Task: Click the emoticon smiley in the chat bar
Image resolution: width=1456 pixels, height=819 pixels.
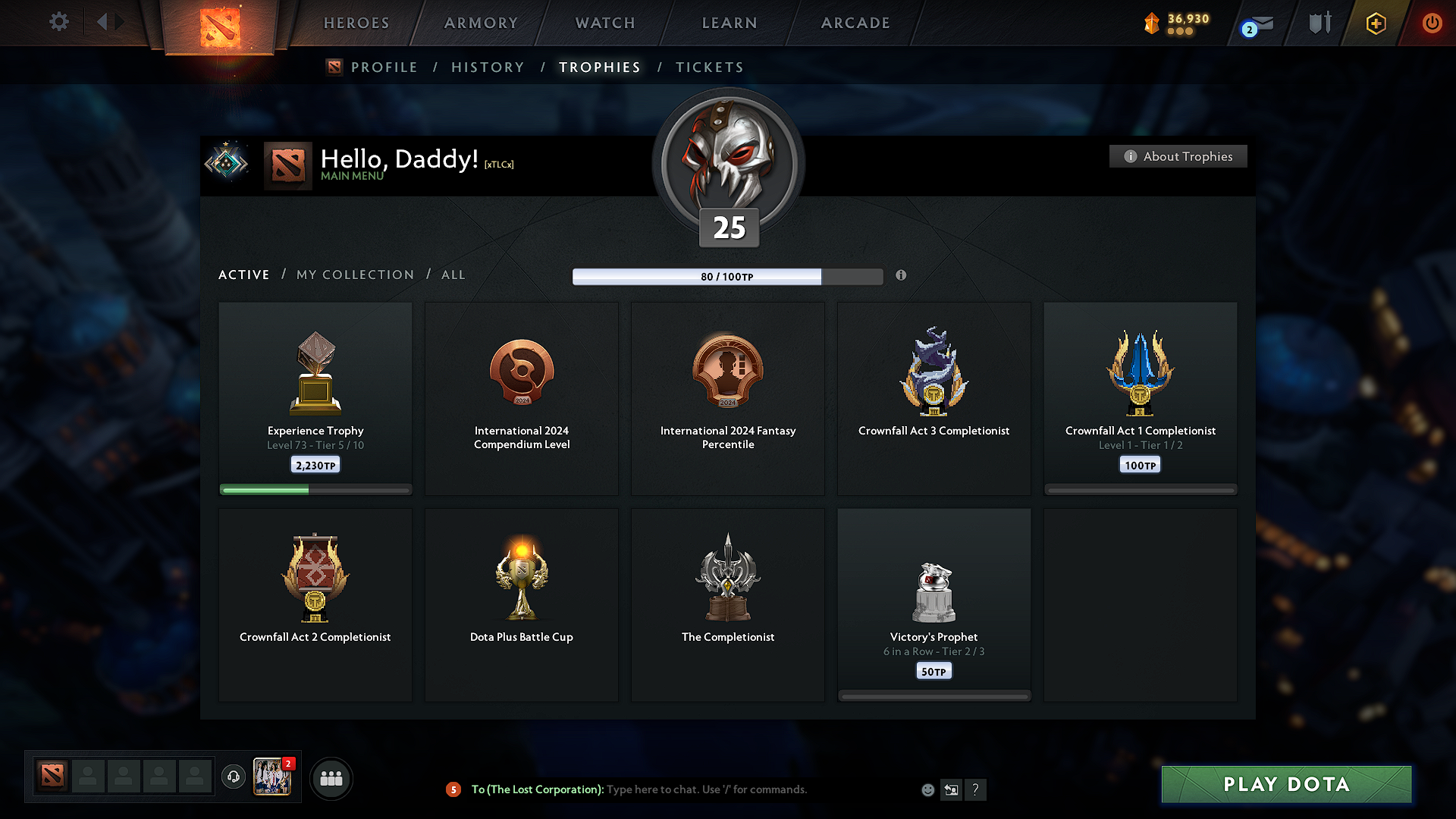Action: coord(927,789)
